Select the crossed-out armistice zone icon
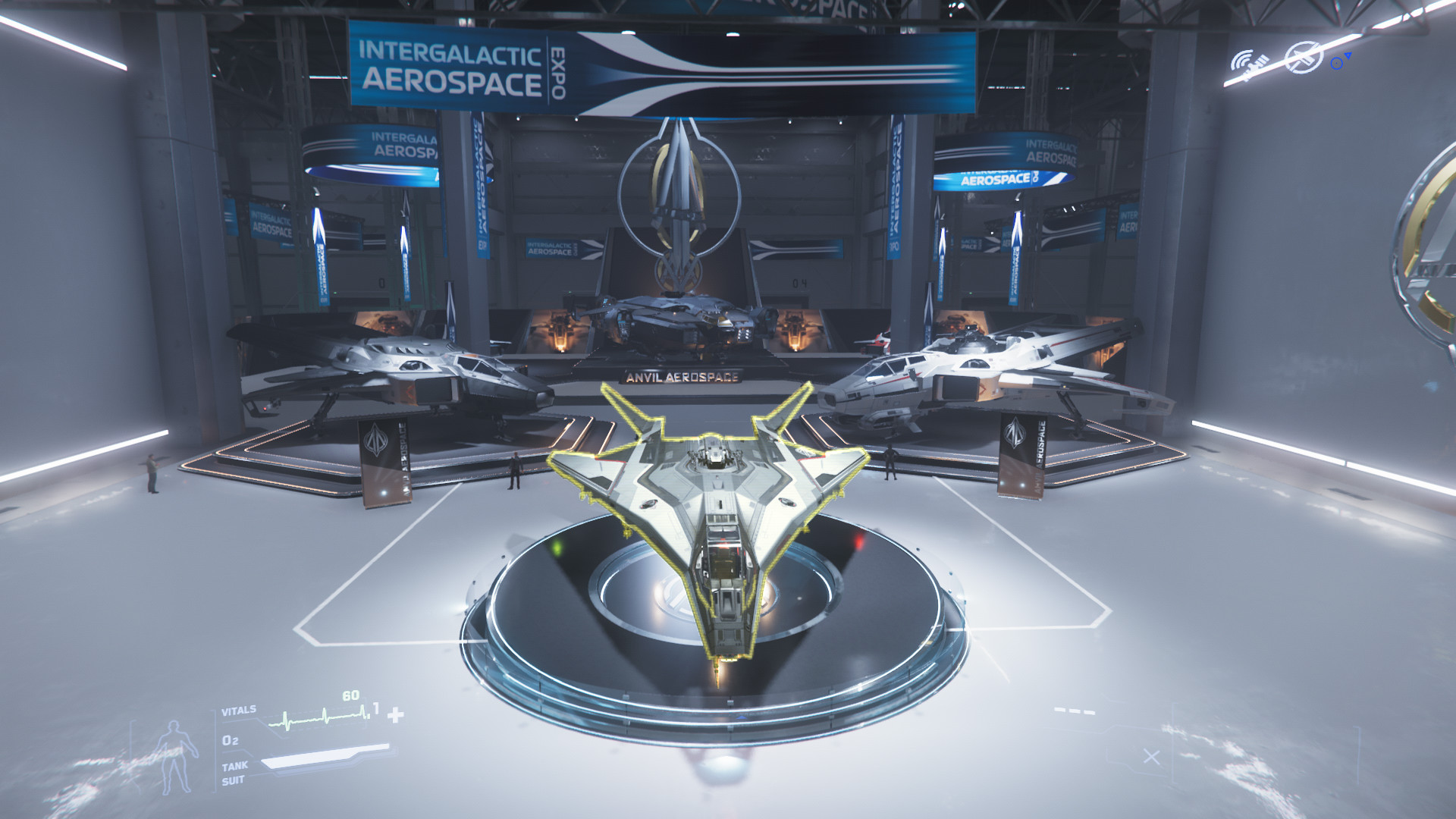Viewport: 1456px width, 819px height. click(1303, 57)
